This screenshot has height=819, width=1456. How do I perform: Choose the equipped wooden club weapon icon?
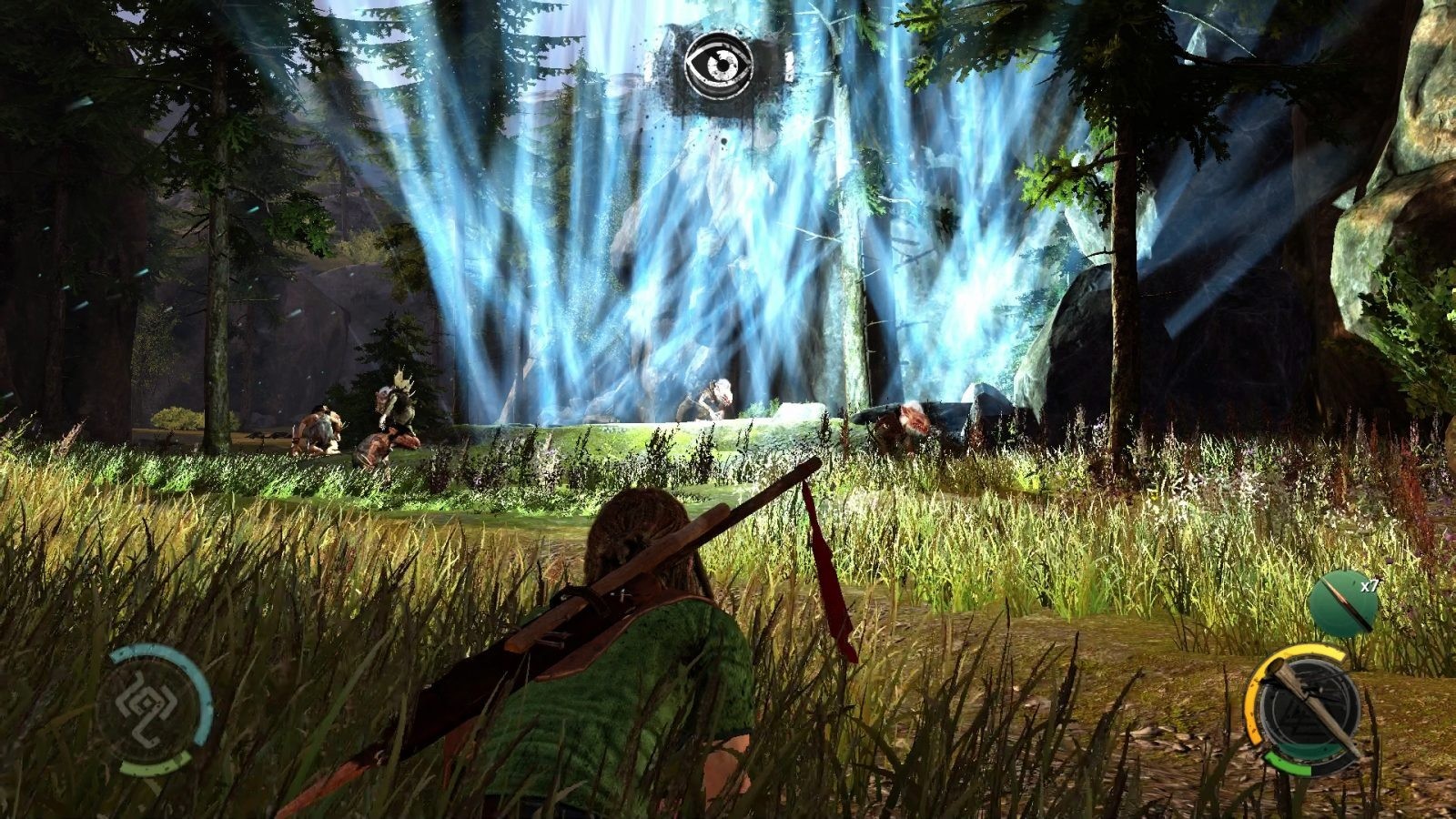click(1305, 706)
